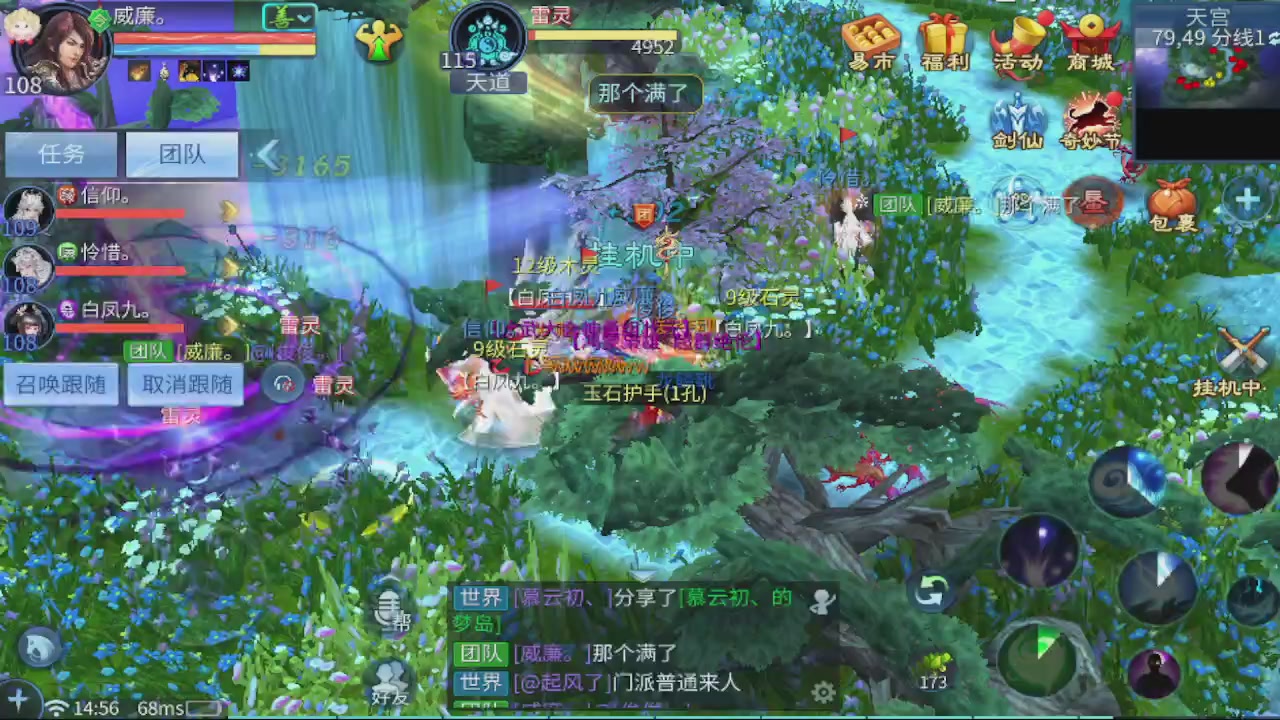Open the 剑仙 sword immortal icon
The height and width of the screenshot is (720, 1280).
click(1017, 113)
